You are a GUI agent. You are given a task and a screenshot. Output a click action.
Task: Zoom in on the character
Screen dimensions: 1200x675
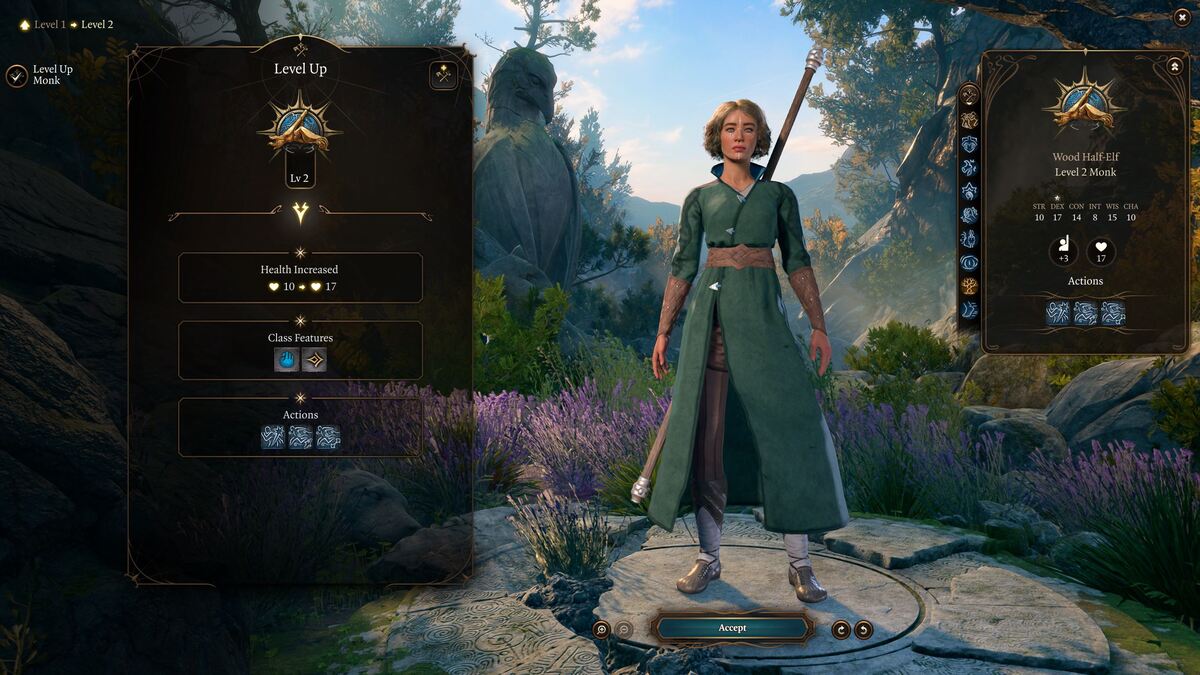click(x=601, y=629)
